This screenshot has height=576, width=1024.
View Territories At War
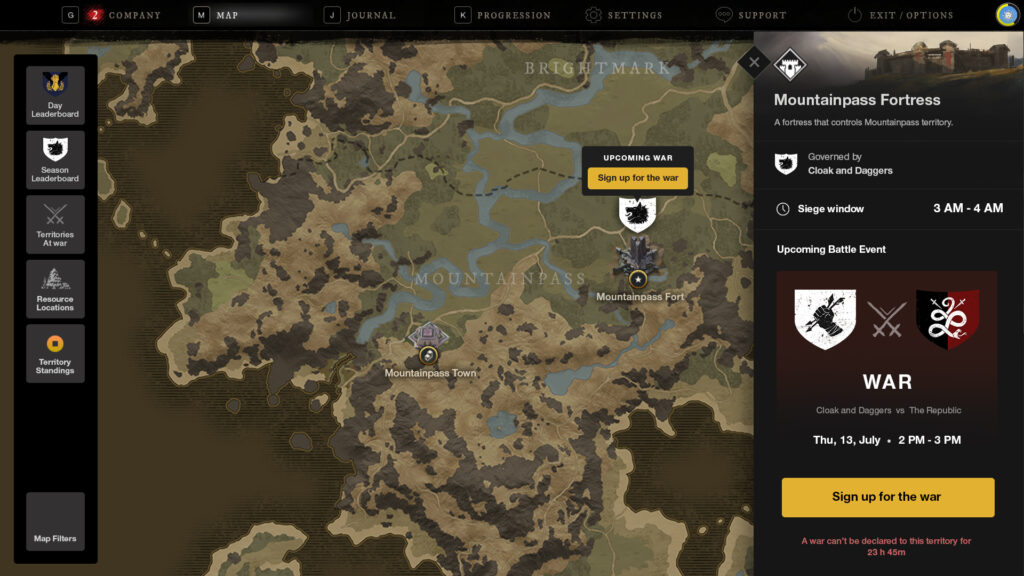[x=55, y=224]
